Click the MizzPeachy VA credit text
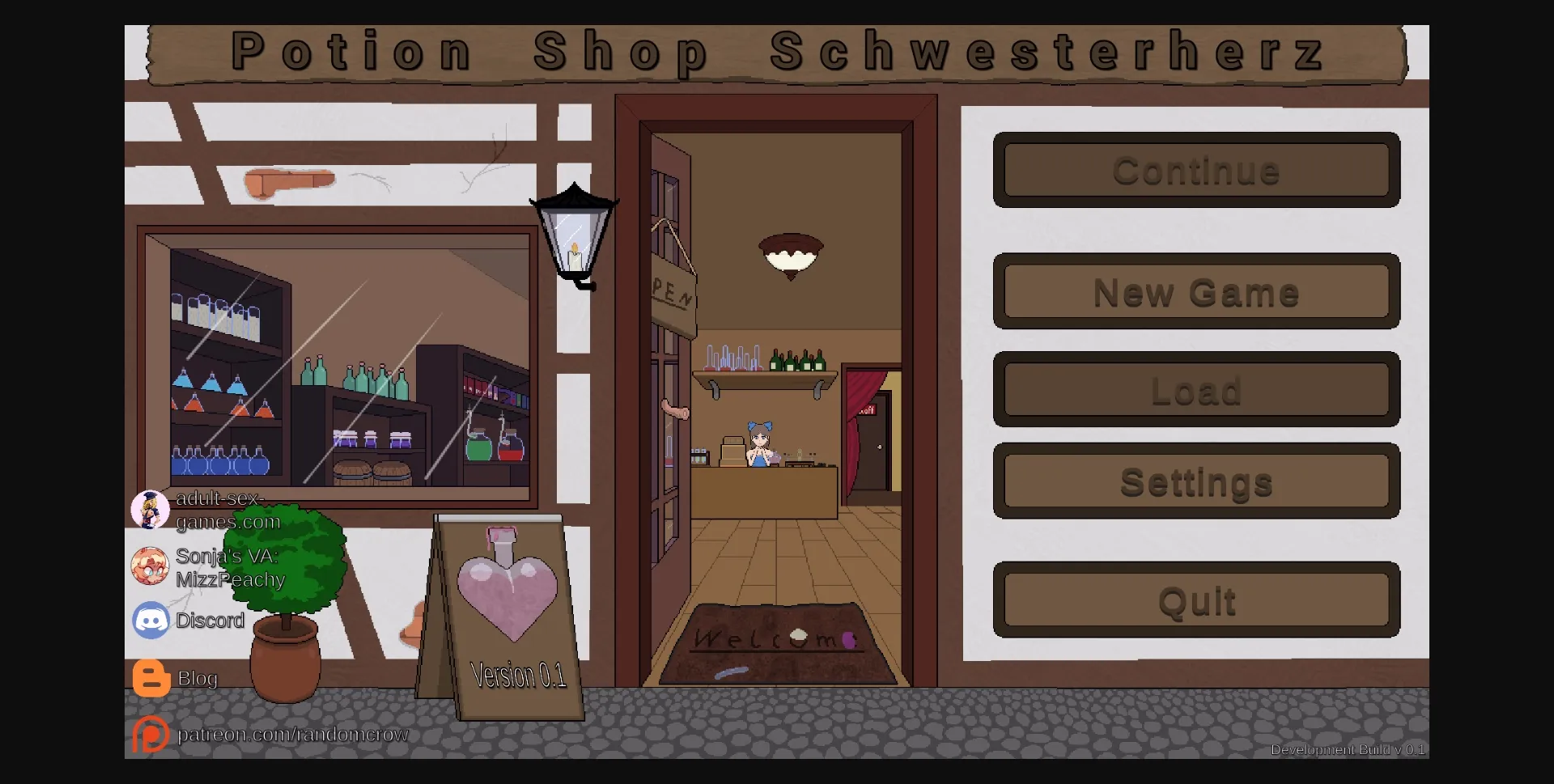Image resolution: width=1554 pixels, height=784 pixels. coord(232,579)
